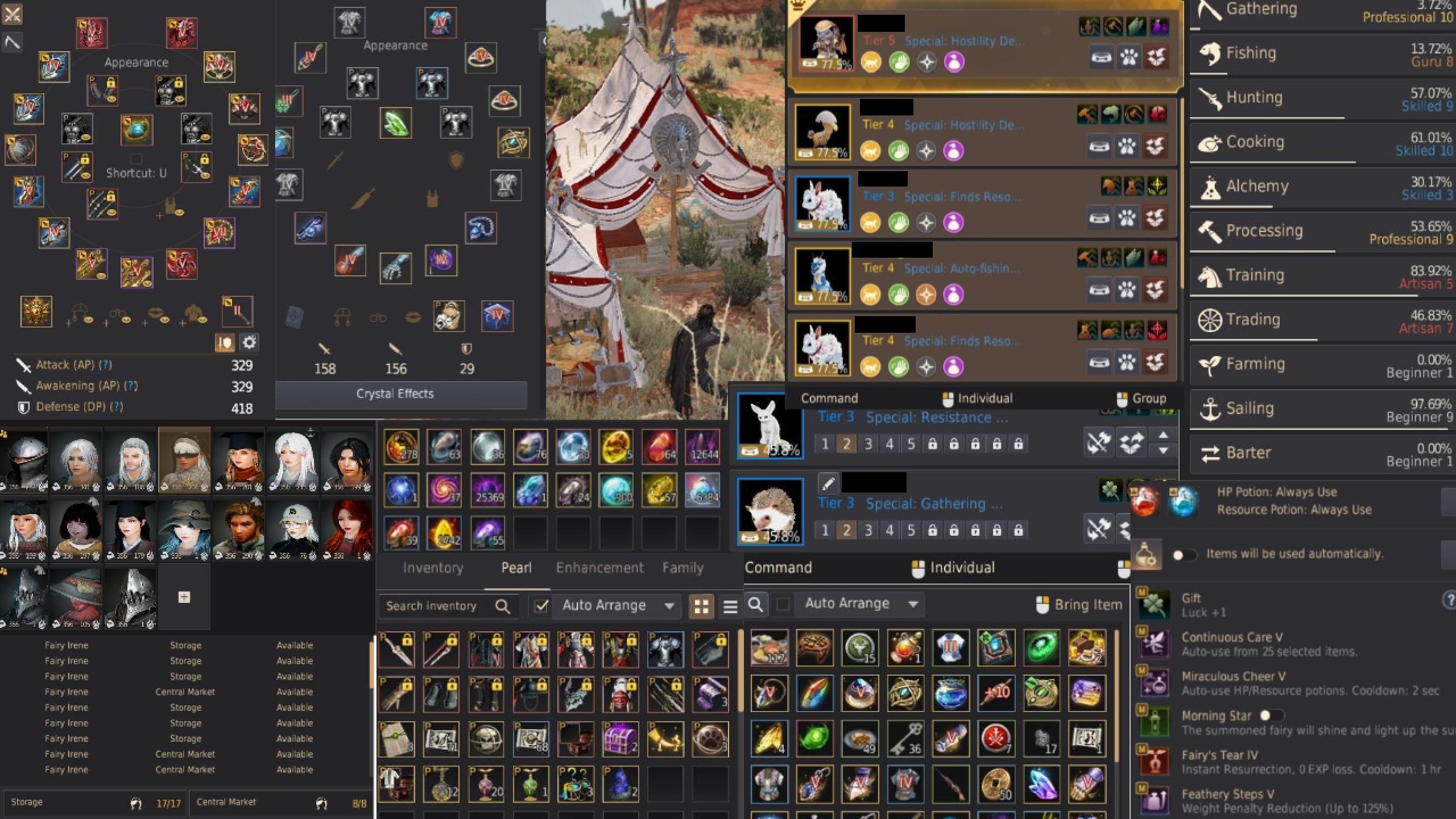Screen dimensions: 1456x819
Task: Click the inventory search magnifier icon
Action: tap(503, 606)
